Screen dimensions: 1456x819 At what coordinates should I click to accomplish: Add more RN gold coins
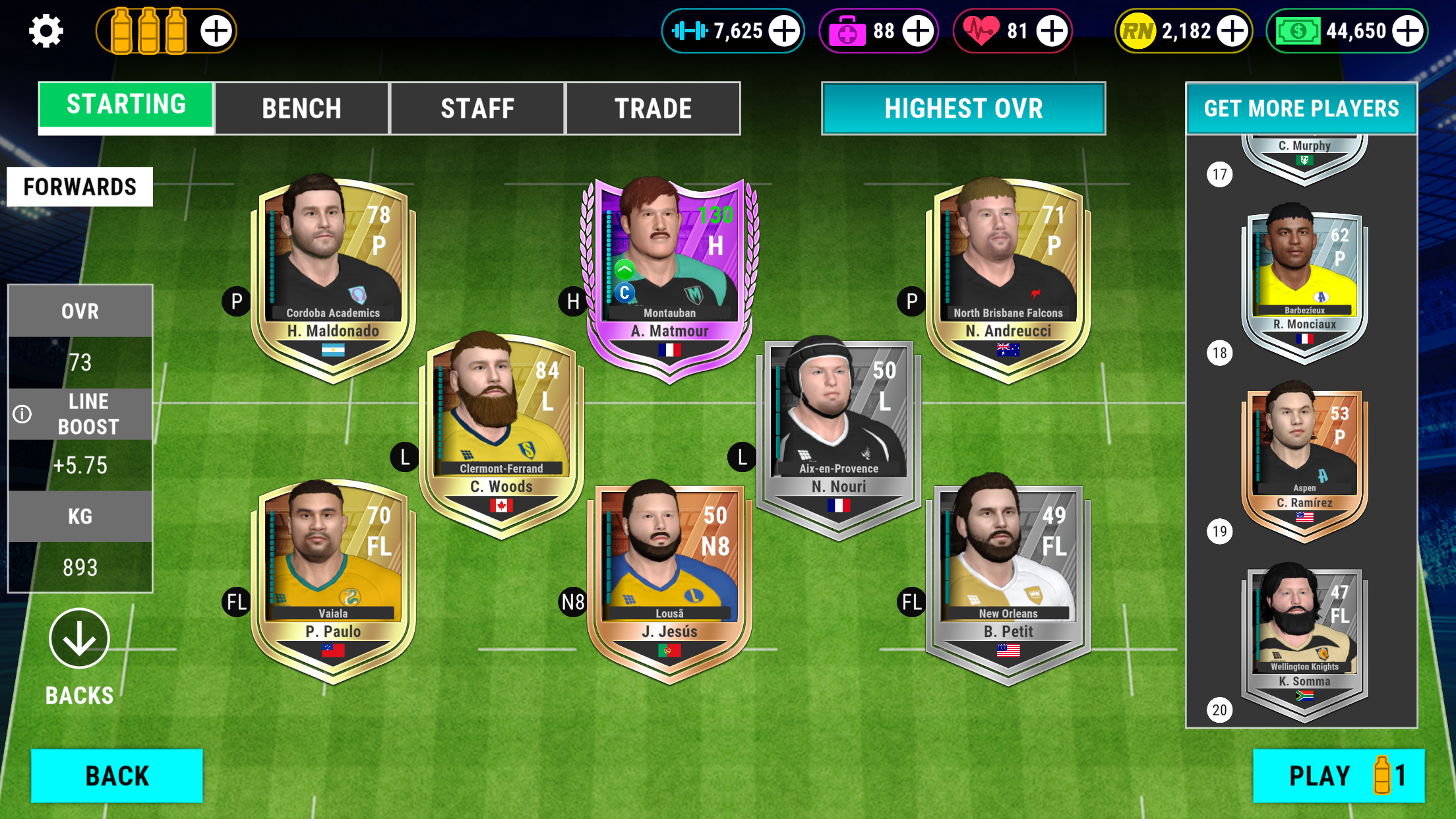point(1232,31)
